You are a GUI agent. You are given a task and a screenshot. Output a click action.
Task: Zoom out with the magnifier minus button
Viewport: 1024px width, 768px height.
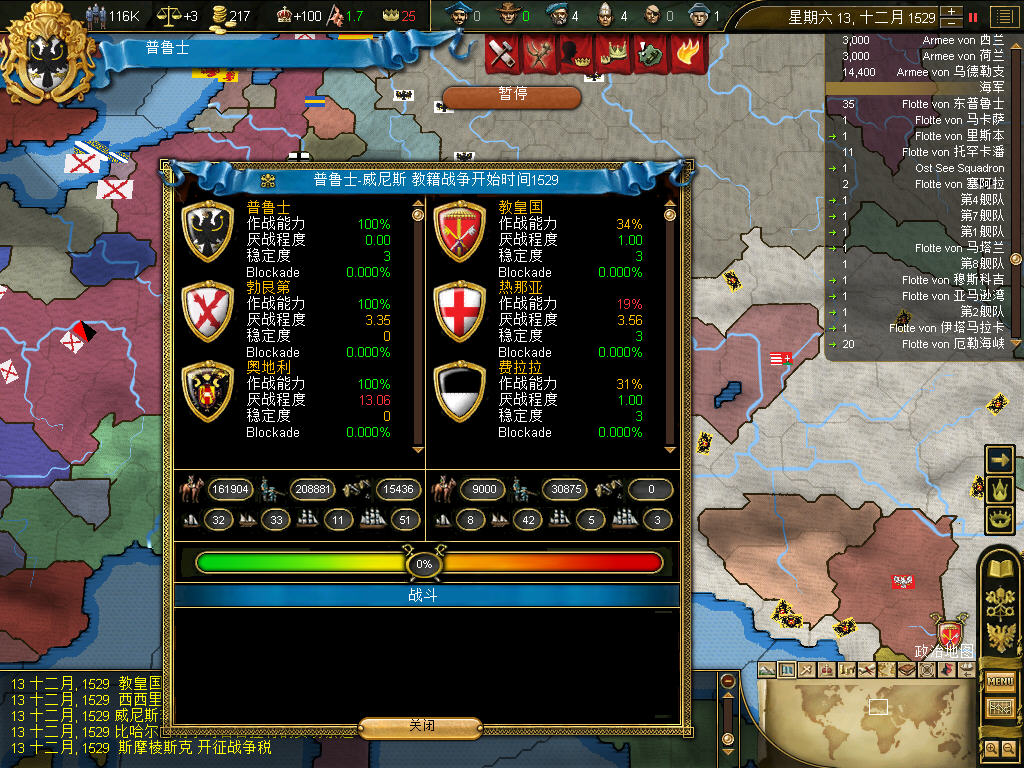[x=1009, y=748]
